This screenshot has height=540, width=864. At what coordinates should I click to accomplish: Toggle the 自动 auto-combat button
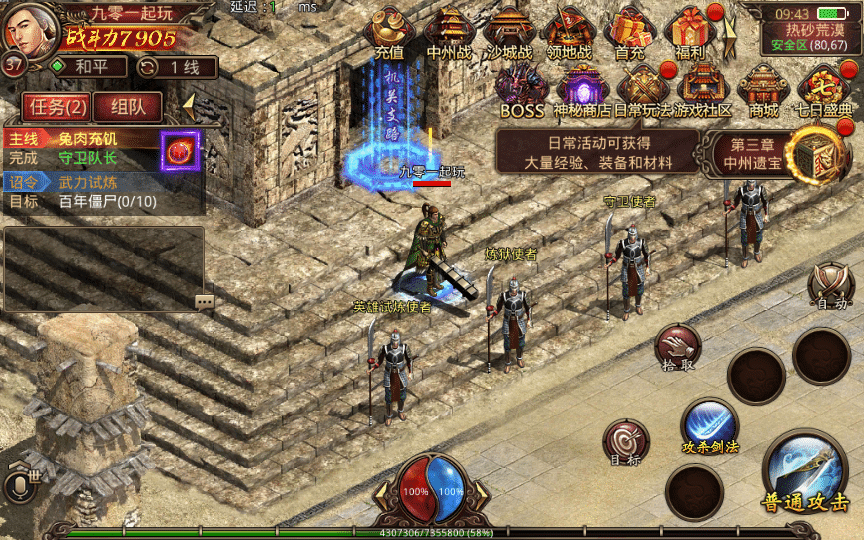click(831, 287)
